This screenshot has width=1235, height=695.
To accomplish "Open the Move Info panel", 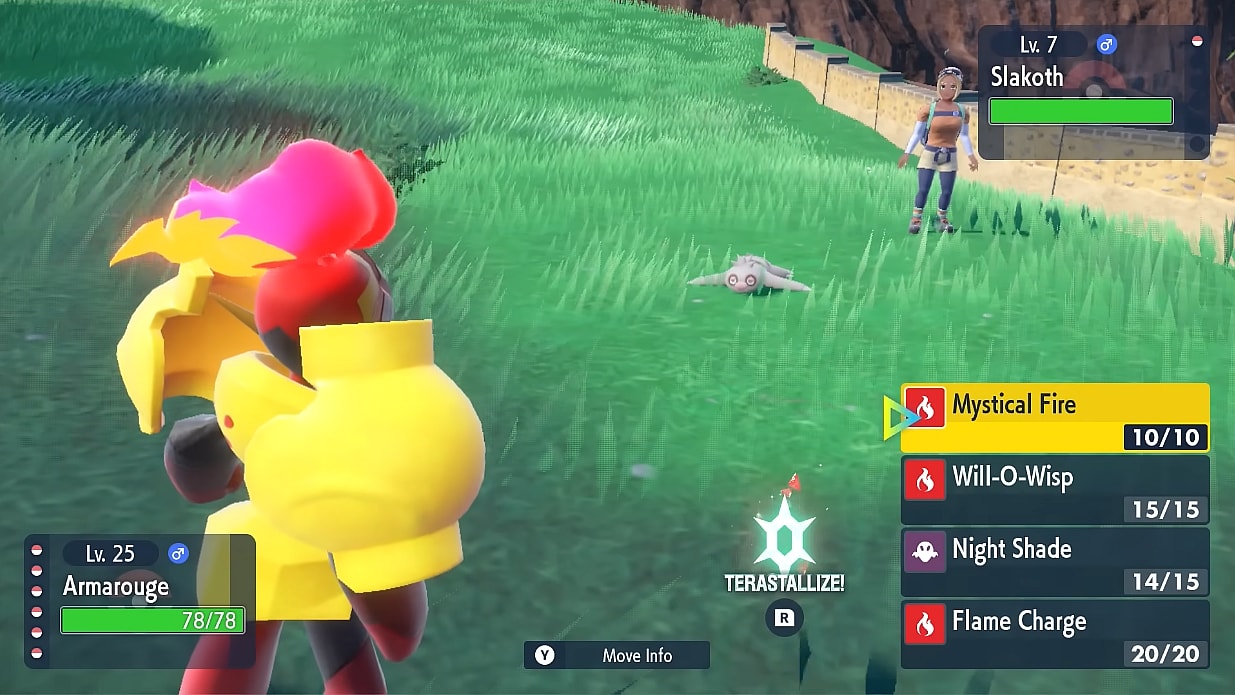I will (x=617, y=655).
